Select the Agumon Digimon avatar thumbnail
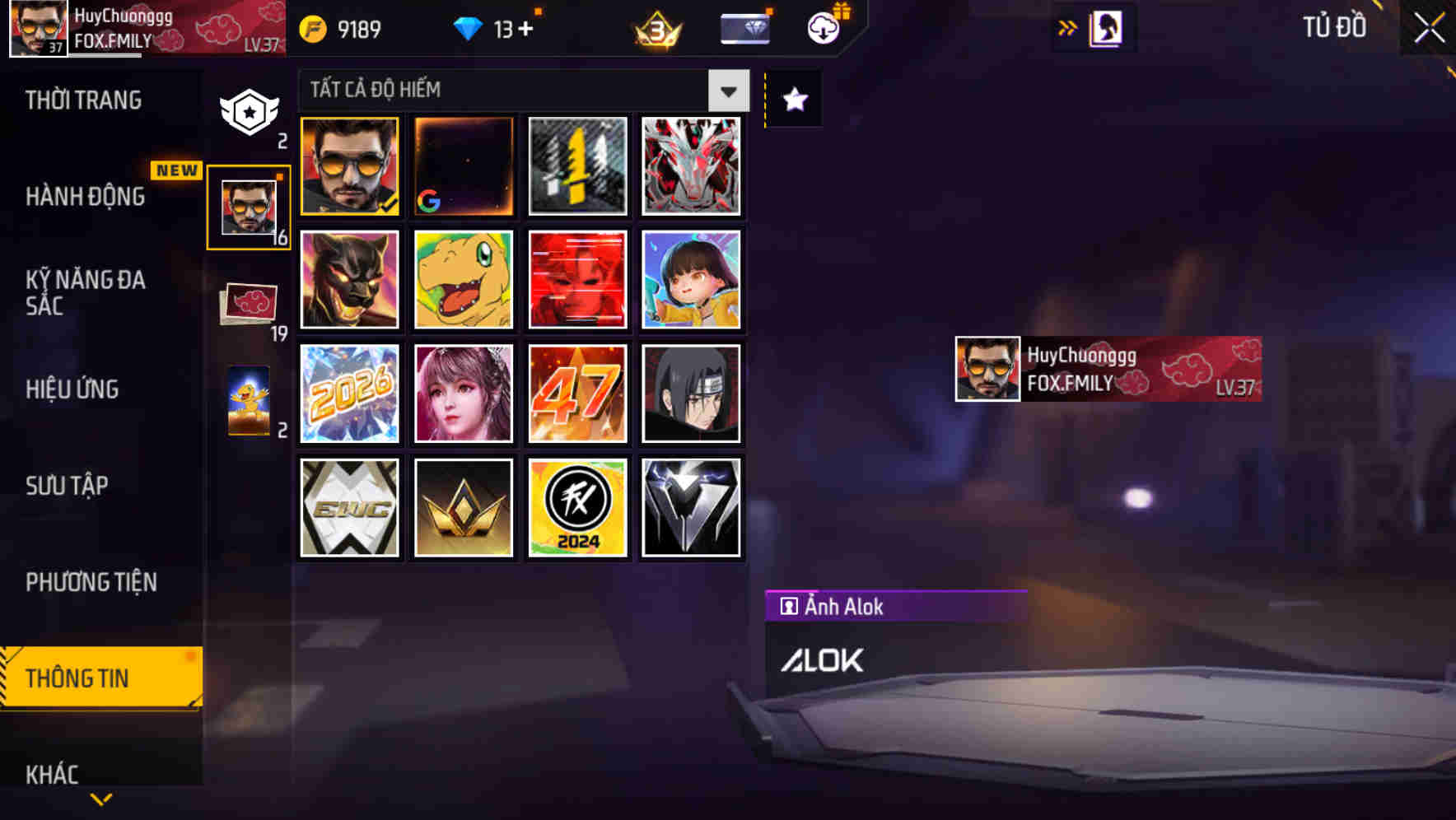This screenshot has width=1456, height=820. [x=463, y=280]
